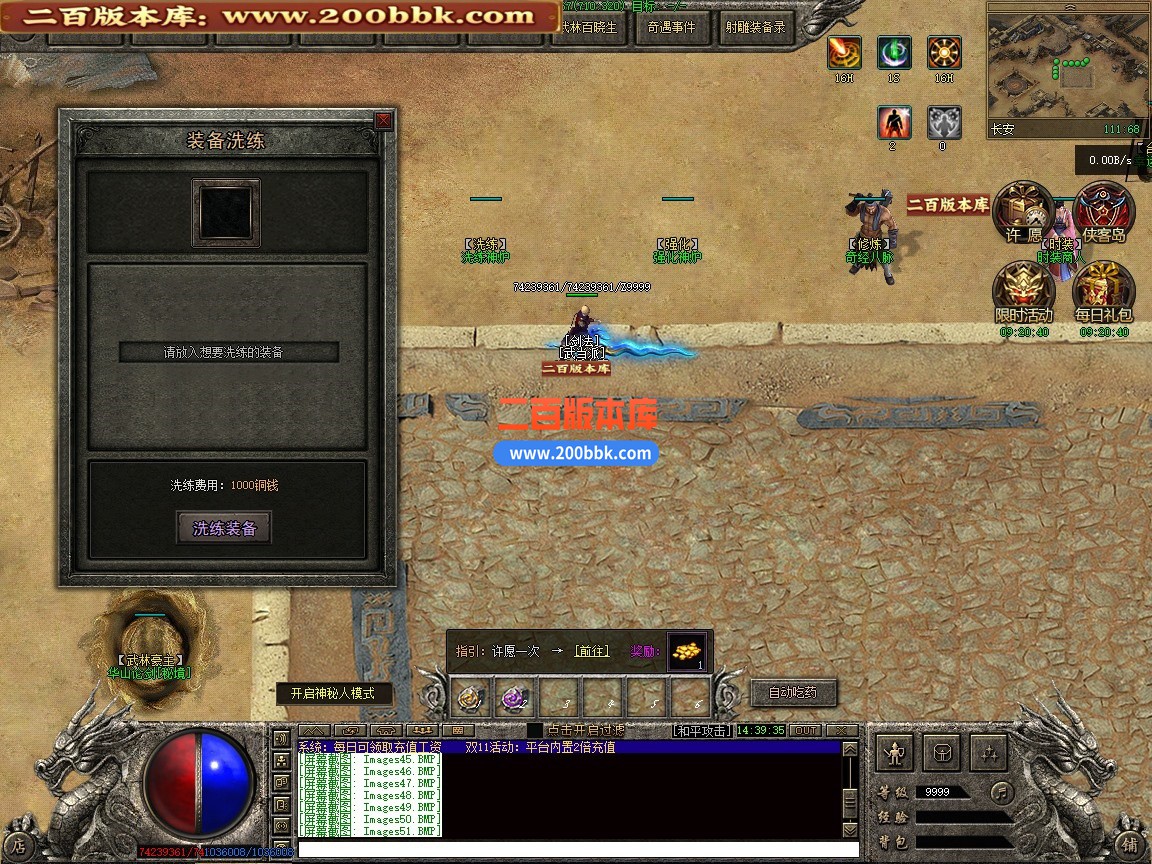Open the 许愿 wish icon
Image resolution: width=1152 pixels, height=864 pixels.
click(x=1024, y=212)
